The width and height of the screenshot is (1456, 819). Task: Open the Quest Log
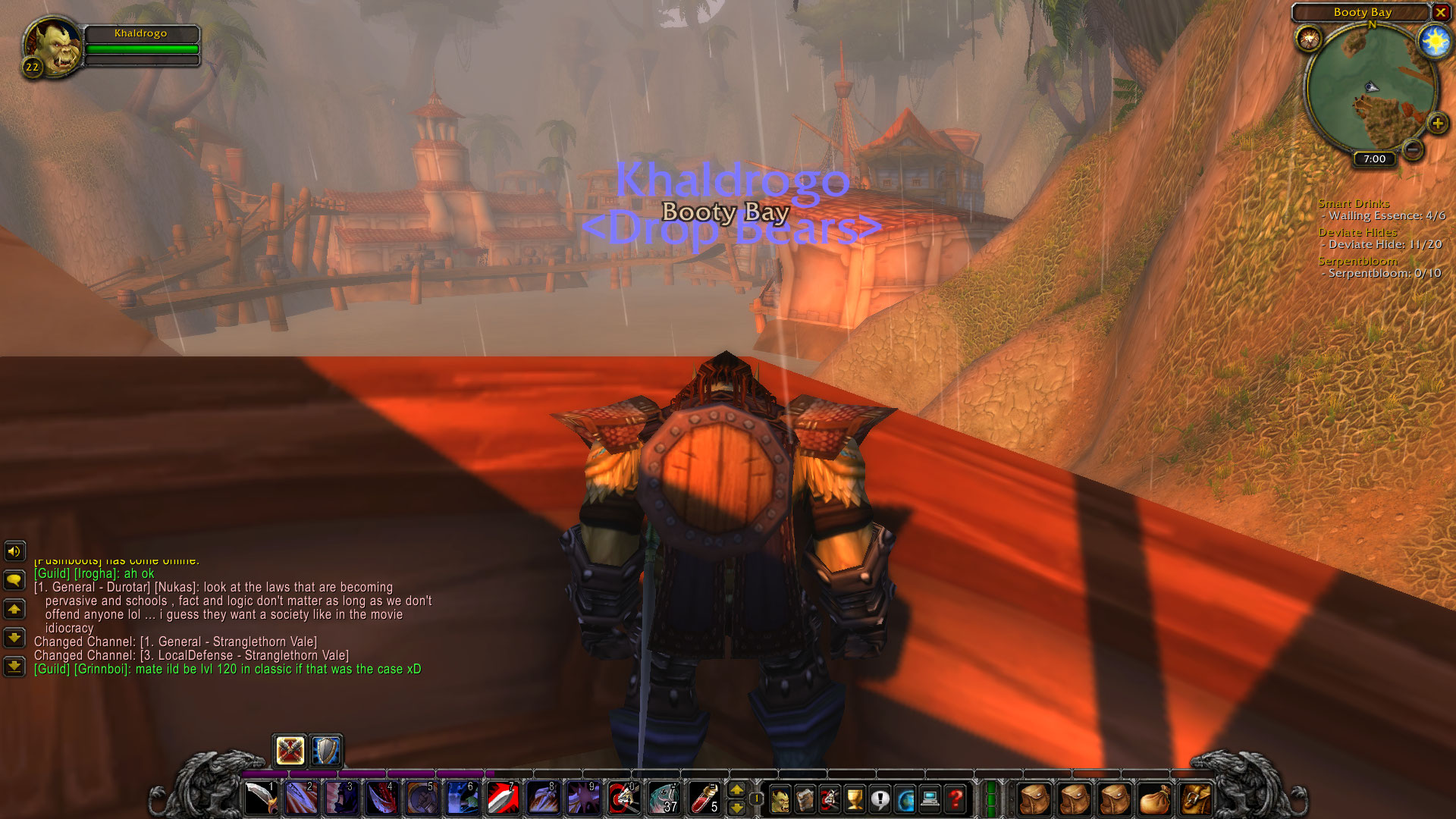pos(880,798)
